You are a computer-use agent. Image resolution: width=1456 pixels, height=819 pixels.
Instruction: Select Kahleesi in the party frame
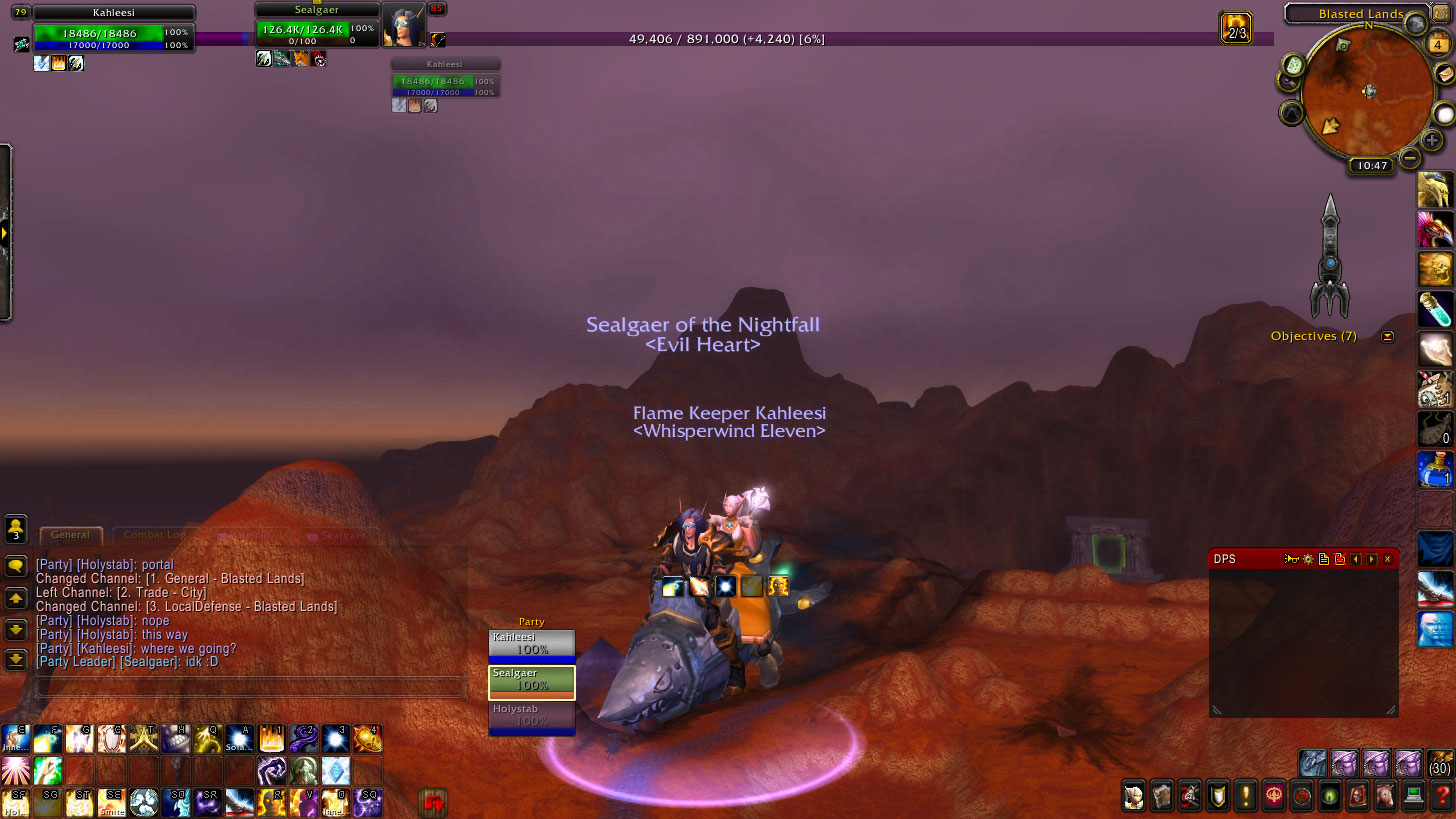pyautogui.click(x=531, y=644)
